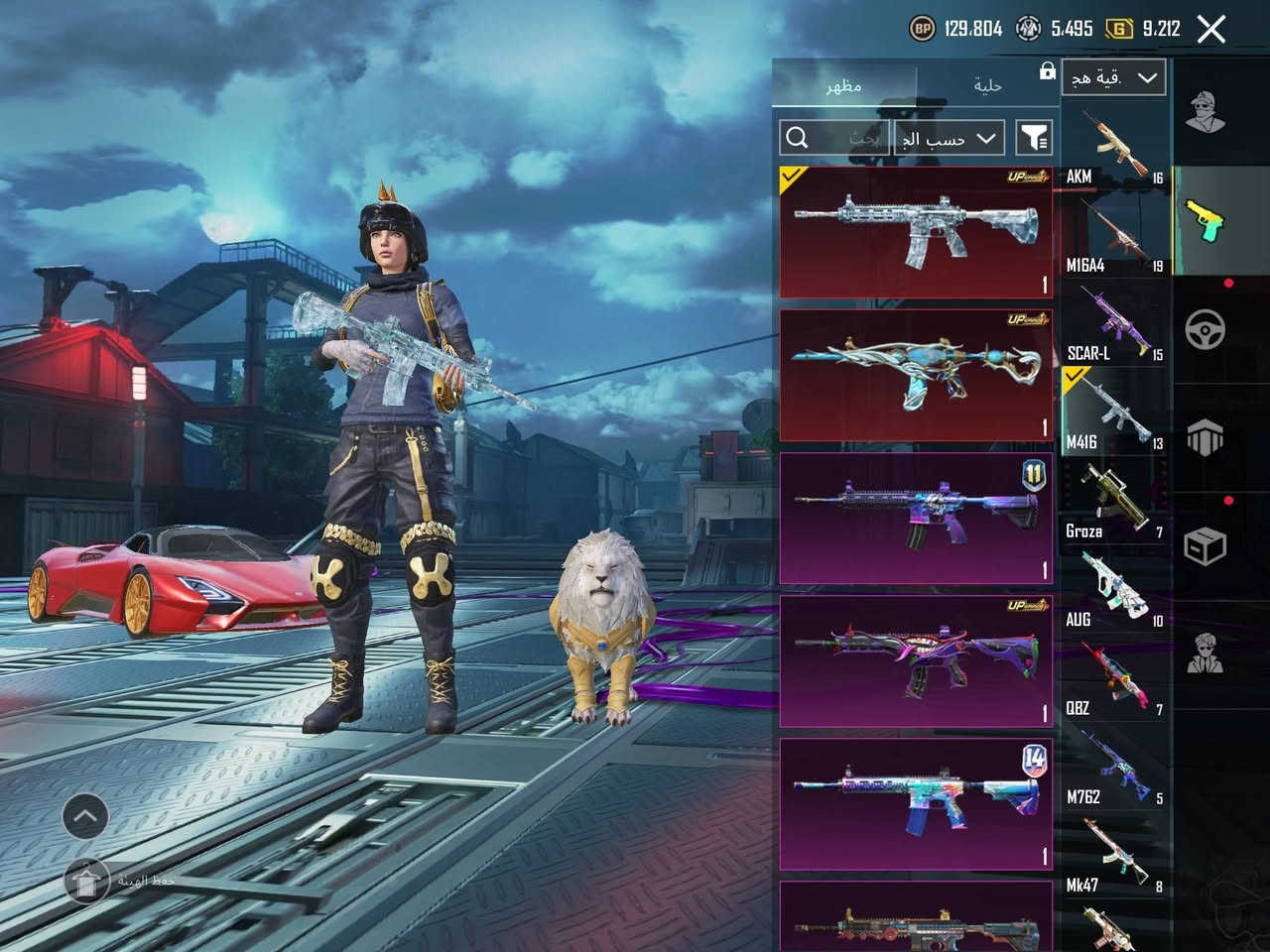1270x952 pixels.
Task: Close the inventory with the X button
Action: 1211,30
